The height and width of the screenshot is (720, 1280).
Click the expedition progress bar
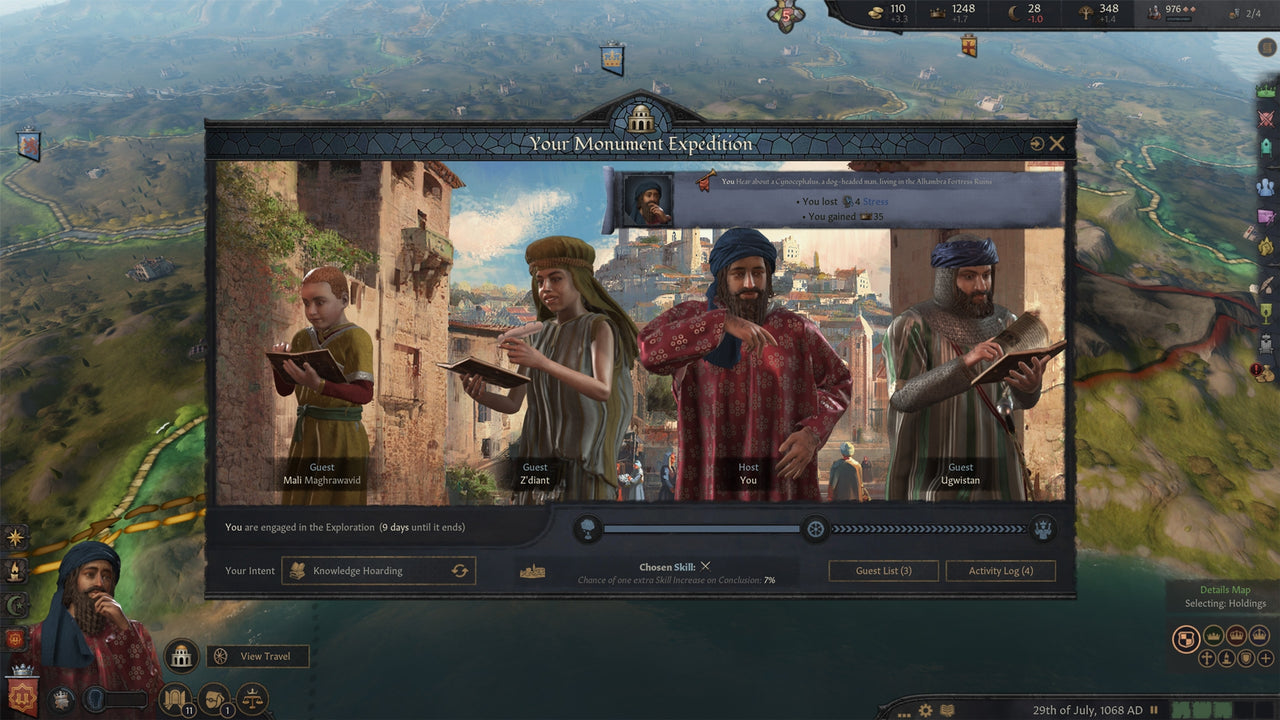tap(700, 531)
